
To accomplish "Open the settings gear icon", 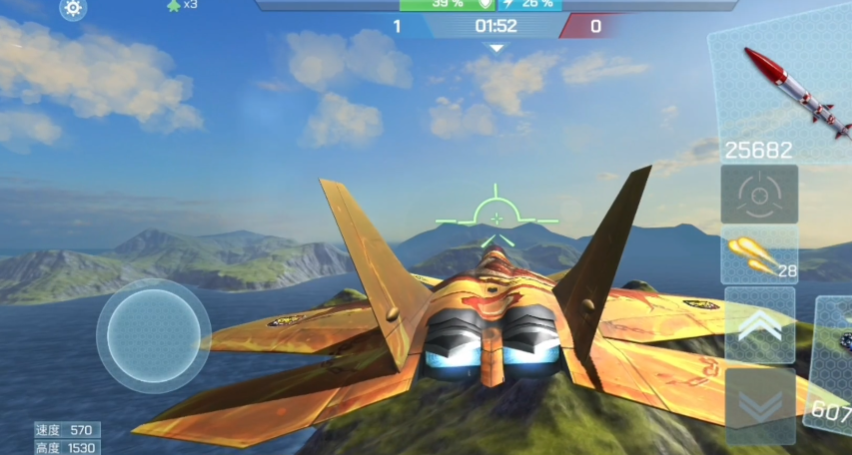I will (73, 9).
